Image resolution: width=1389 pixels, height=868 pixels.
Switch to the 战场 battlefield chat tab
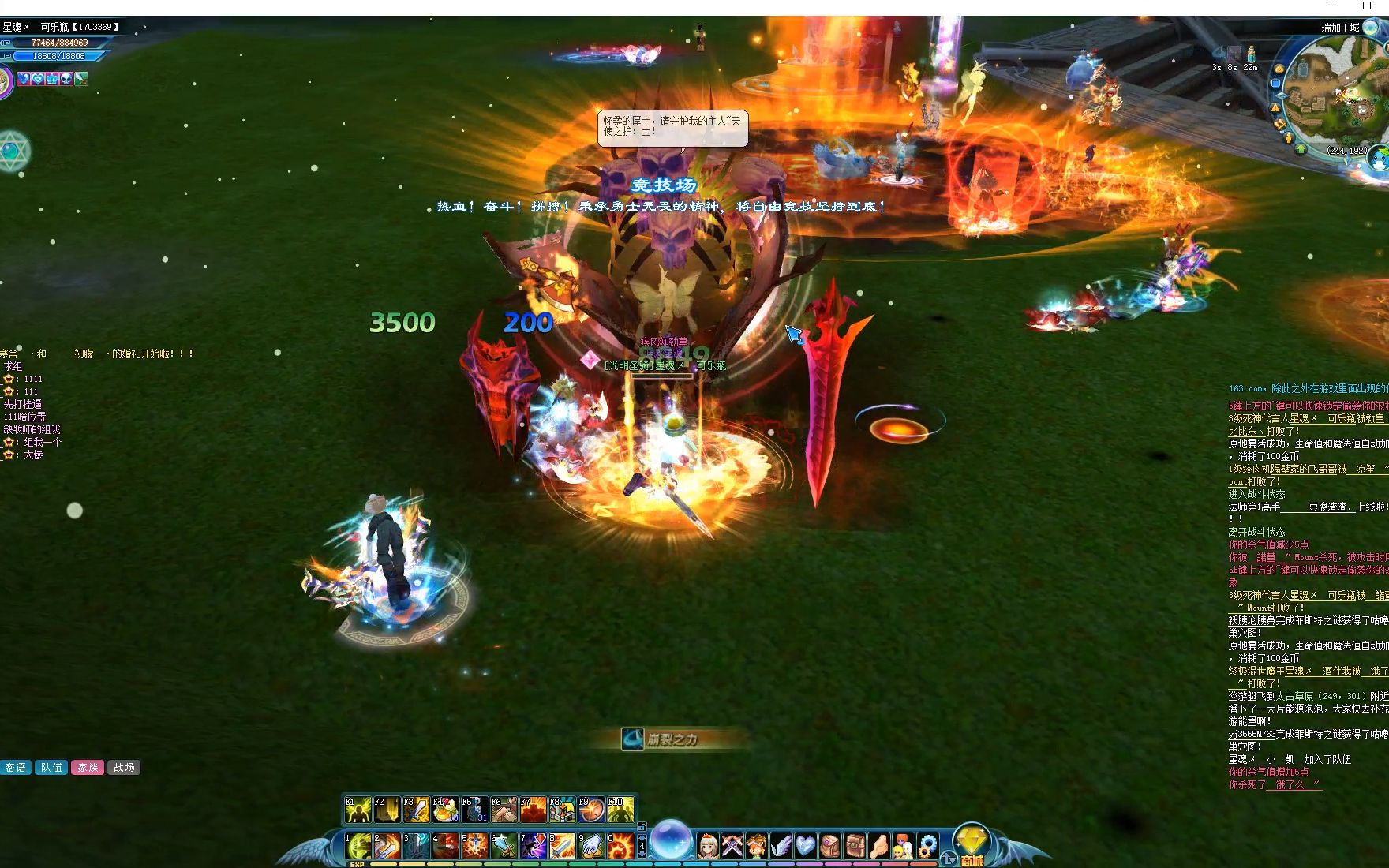click(x=124, y=767)
